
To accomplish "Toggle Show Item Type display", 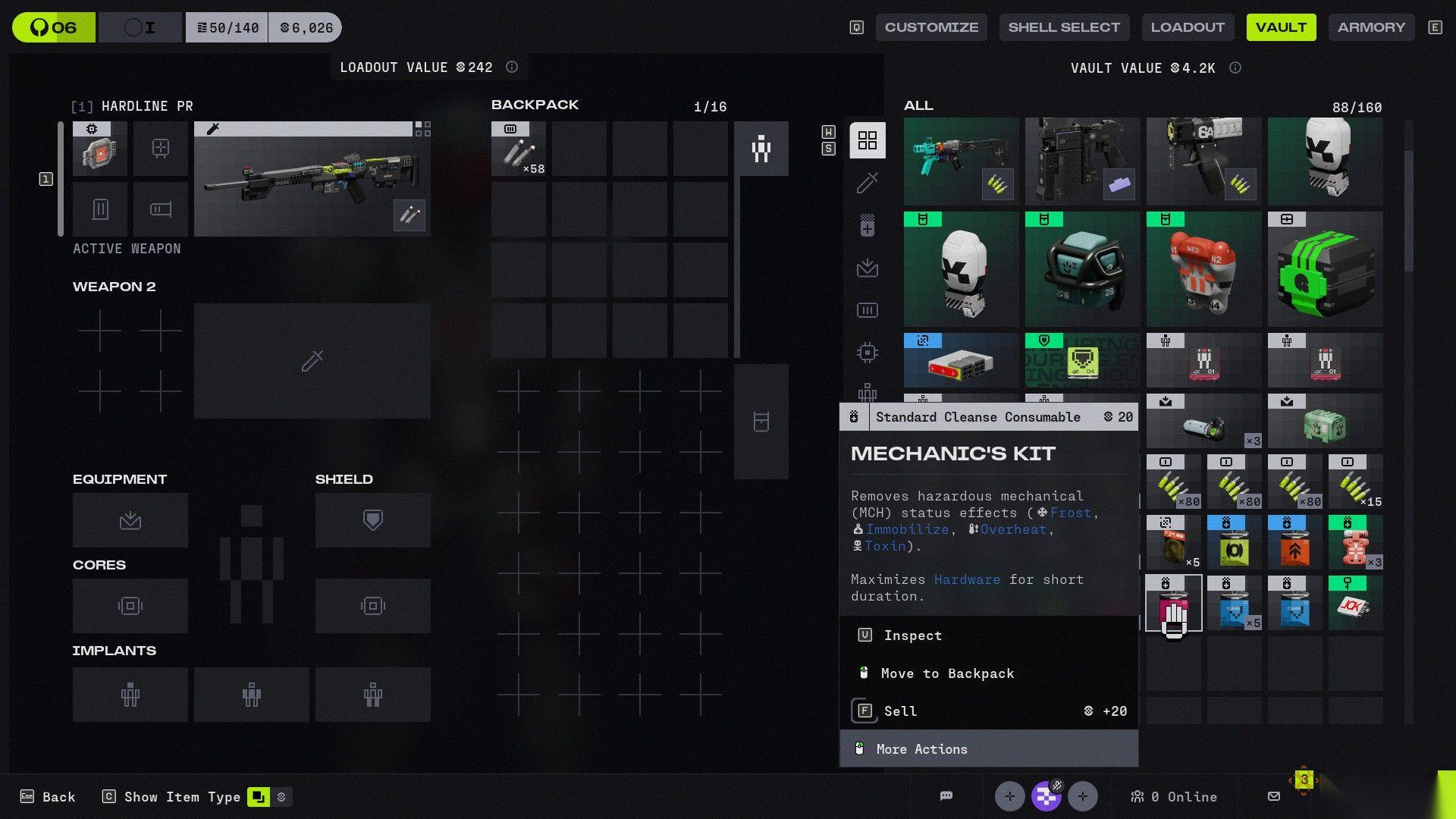I will coord(258,797).
